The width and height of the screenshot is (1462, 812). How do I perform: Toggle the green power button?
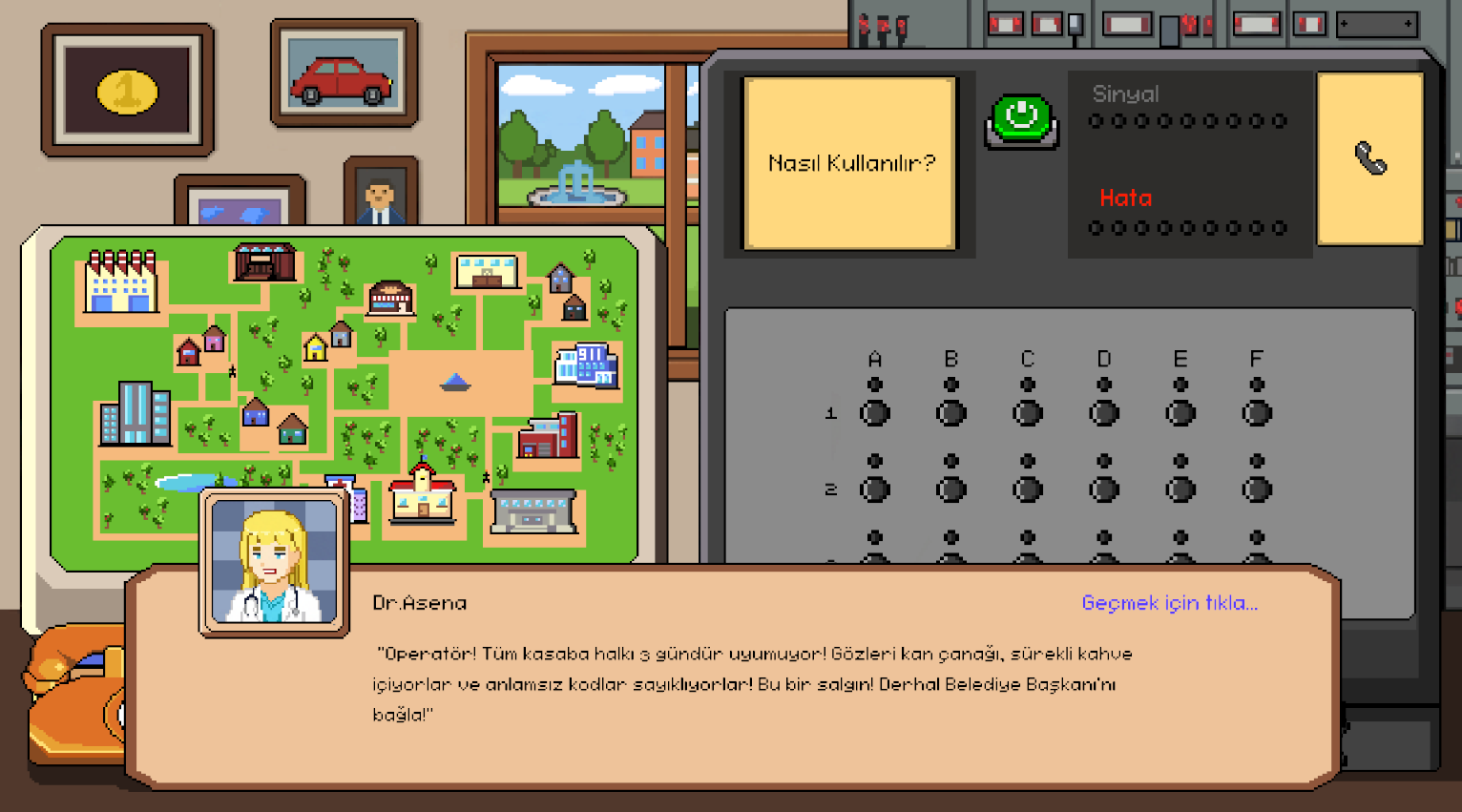tap(1021, 119)
